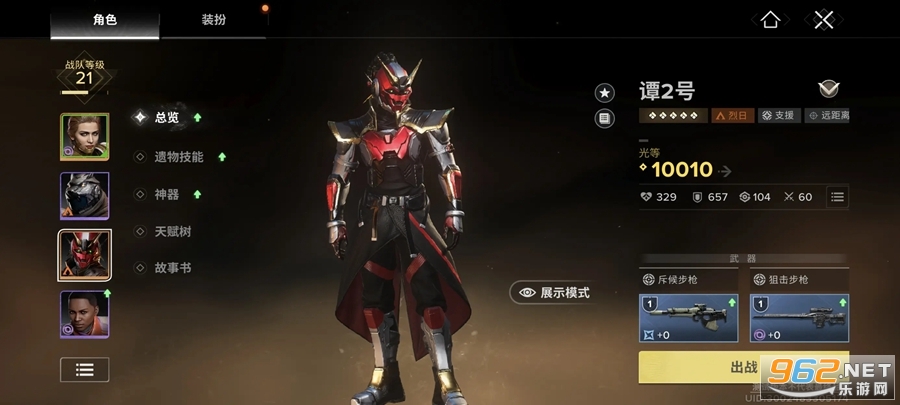Open the 天赋树 talent tree

click(x=172, y=231)
